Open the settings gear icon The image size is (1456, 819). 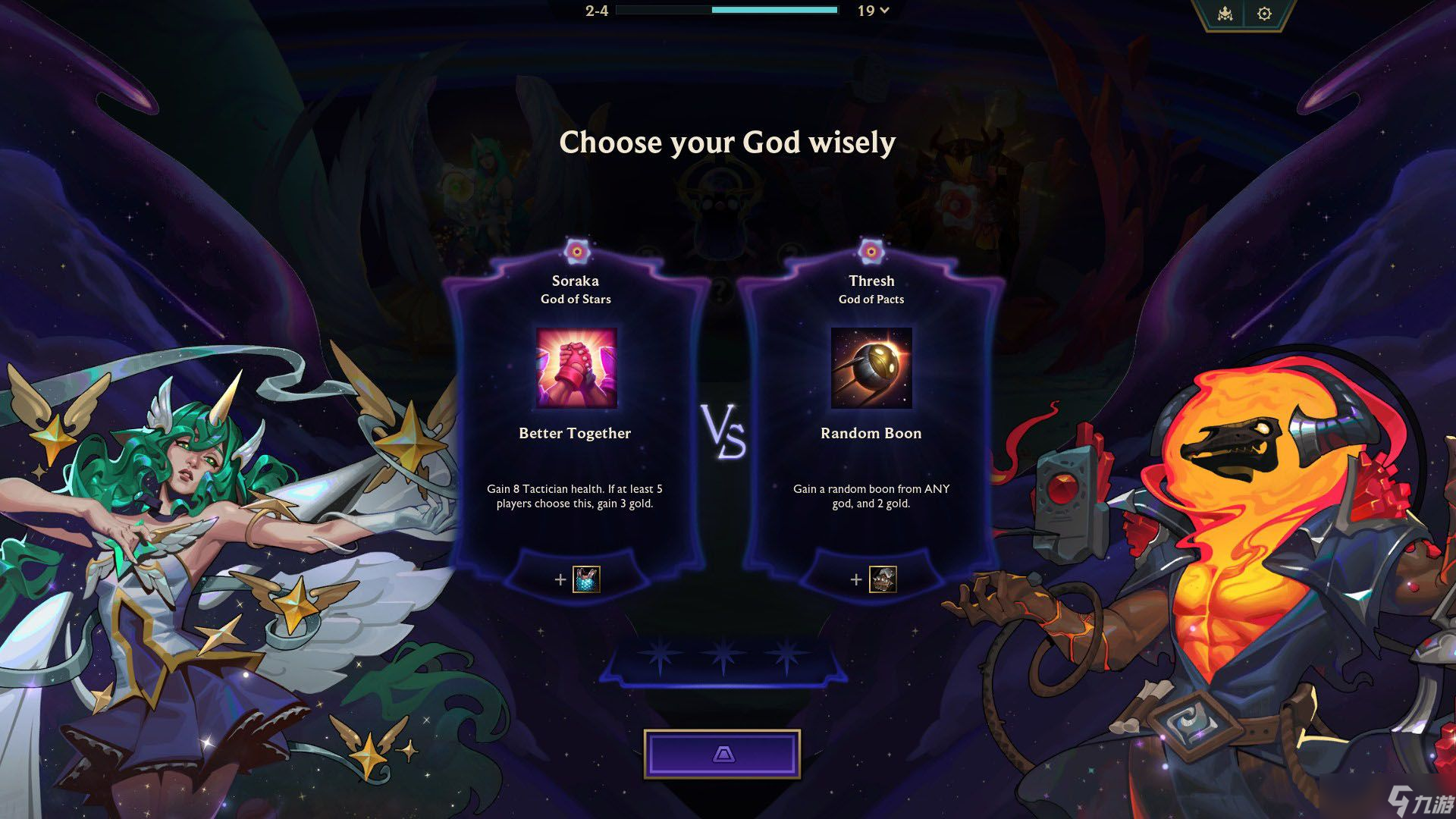[x=1264, y=14]
